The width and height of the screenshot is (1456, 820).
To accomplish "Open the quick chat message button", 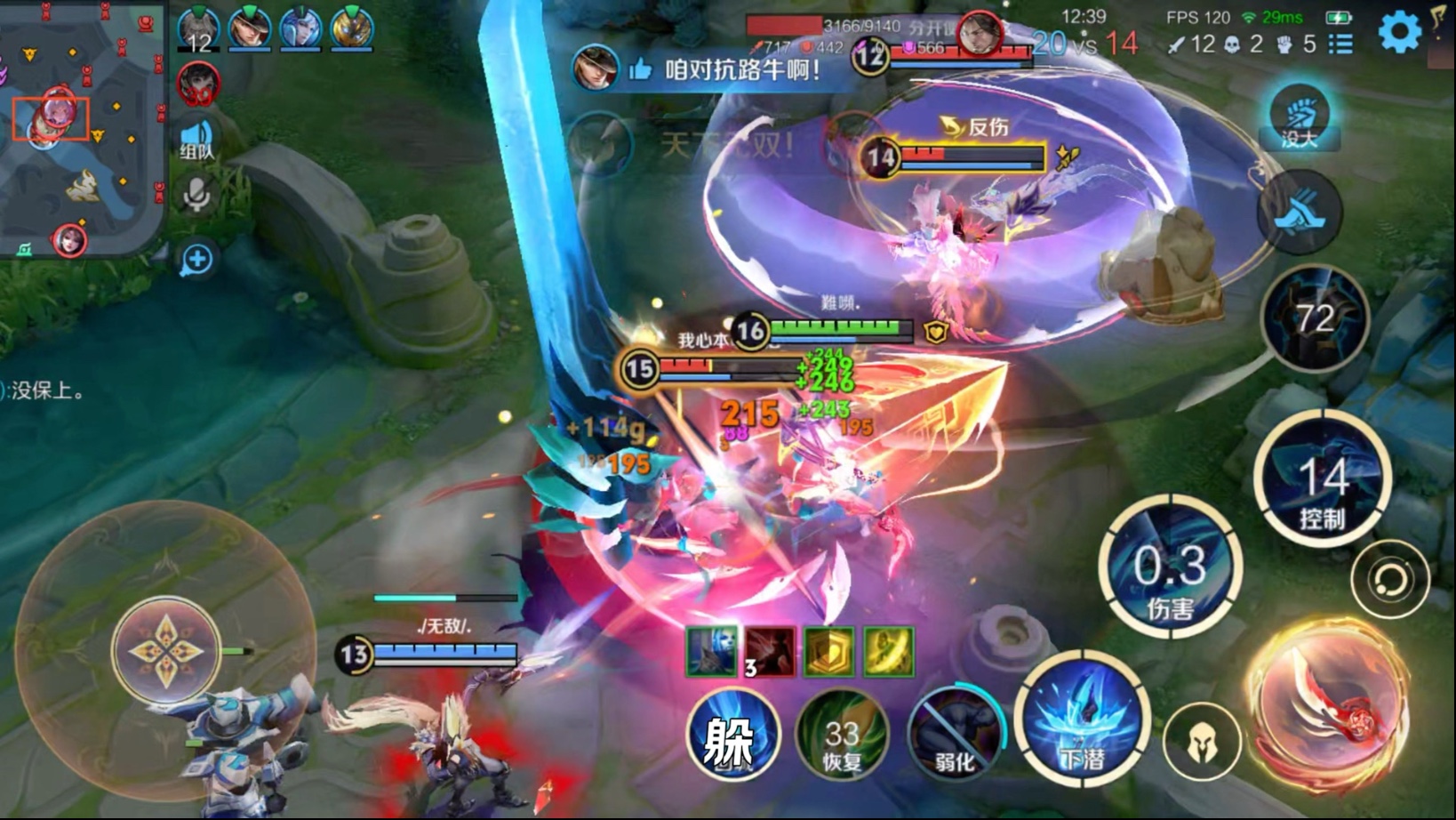I will tap(196, 260).
